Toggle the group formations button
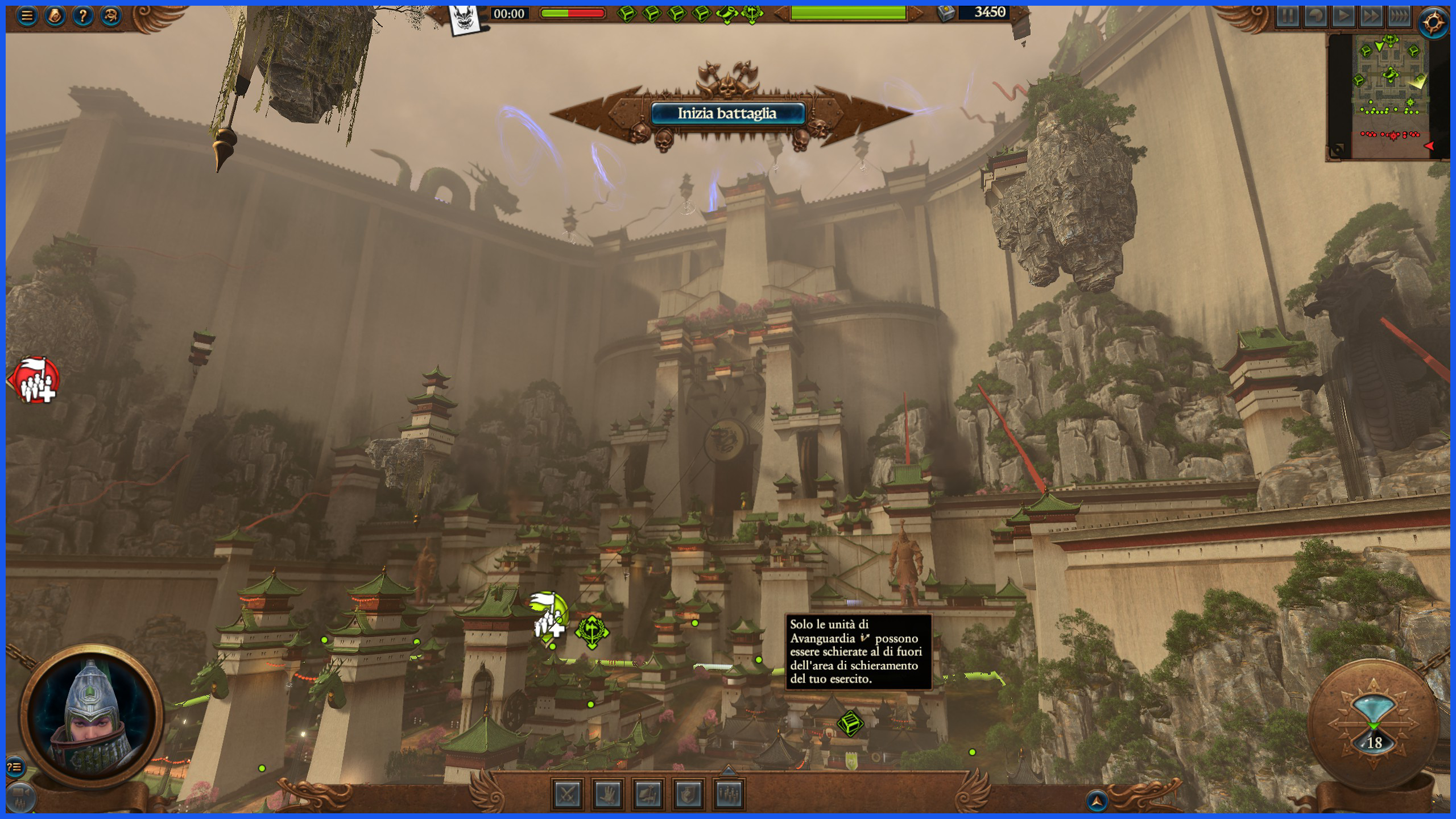The width and height of the screenshot is (1456, 819). [729, 794]
